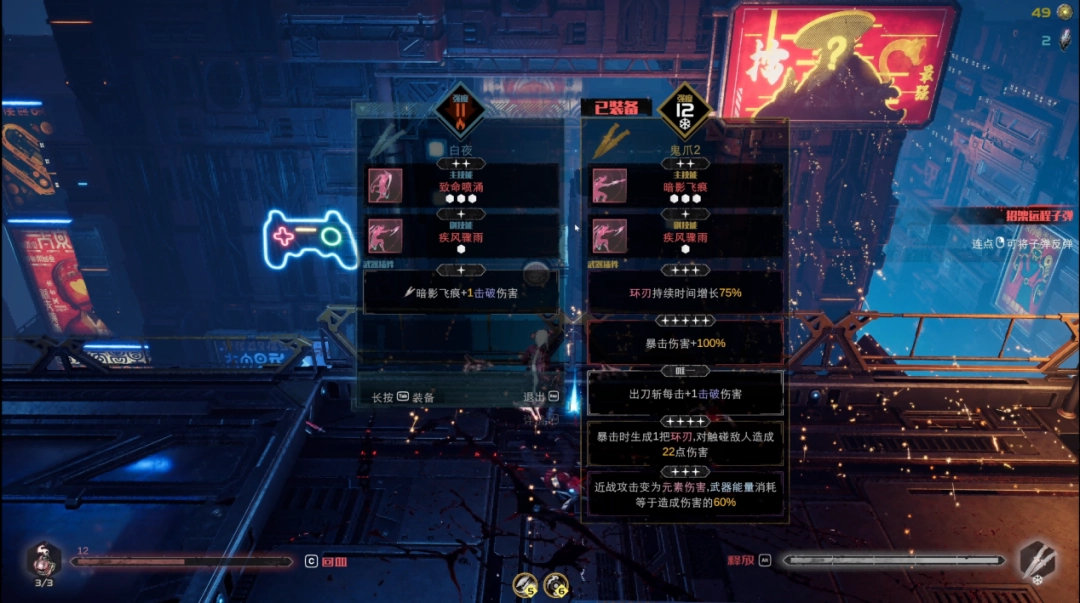Select the 暗影飞痕 +1 击破伤害 perk

coord(462,292)
